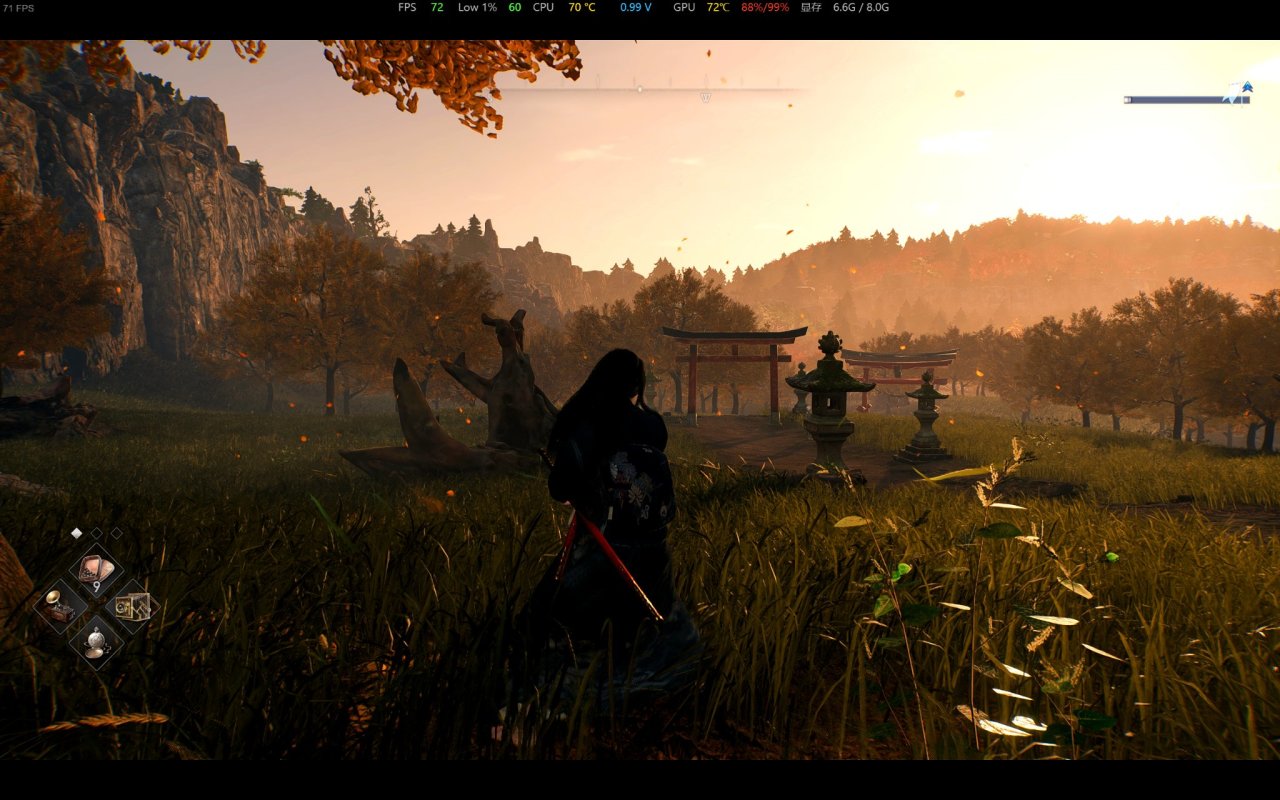Activate the silver pocket watch item
Viewport: 1280px width, 800px height.
point(96,641)
